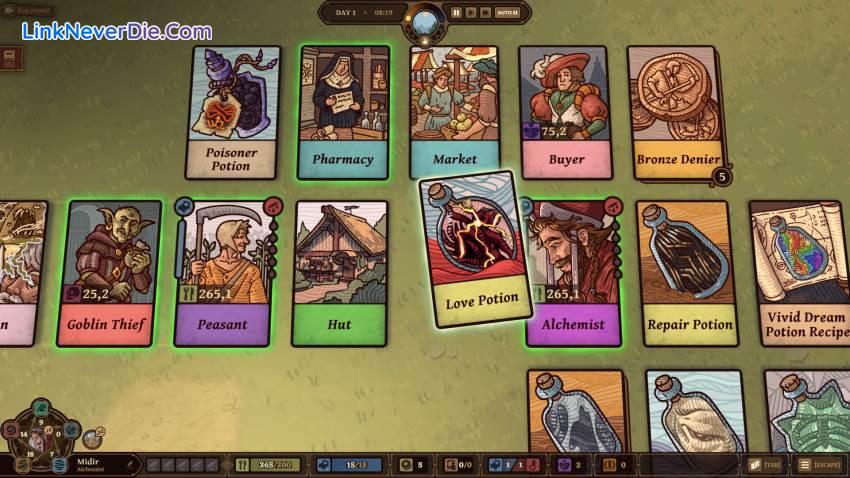
Task: Set time to normal play speed
Action: [x=470, y=13]
